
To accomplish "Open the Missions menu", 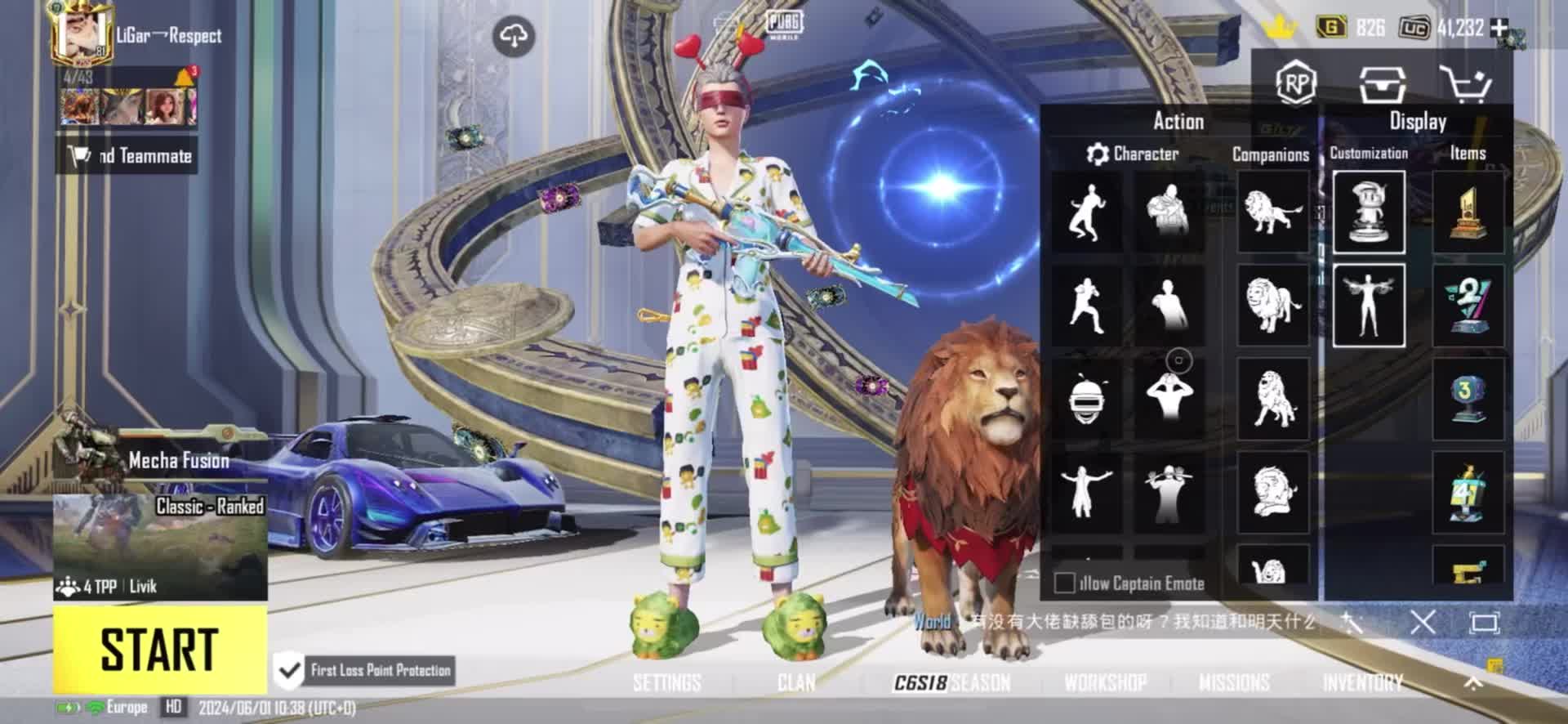I will pyautogui.click(x=1234, y=682).
